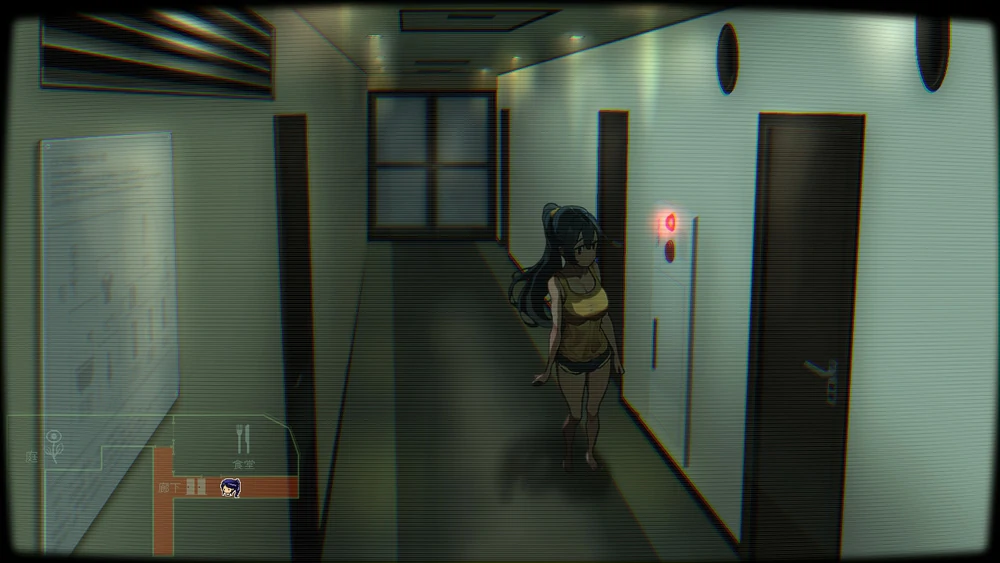Screen dimensions: 1000x563
Task: Select the corridor (廊下) label on the minimap
Action: tap(169, 487)
